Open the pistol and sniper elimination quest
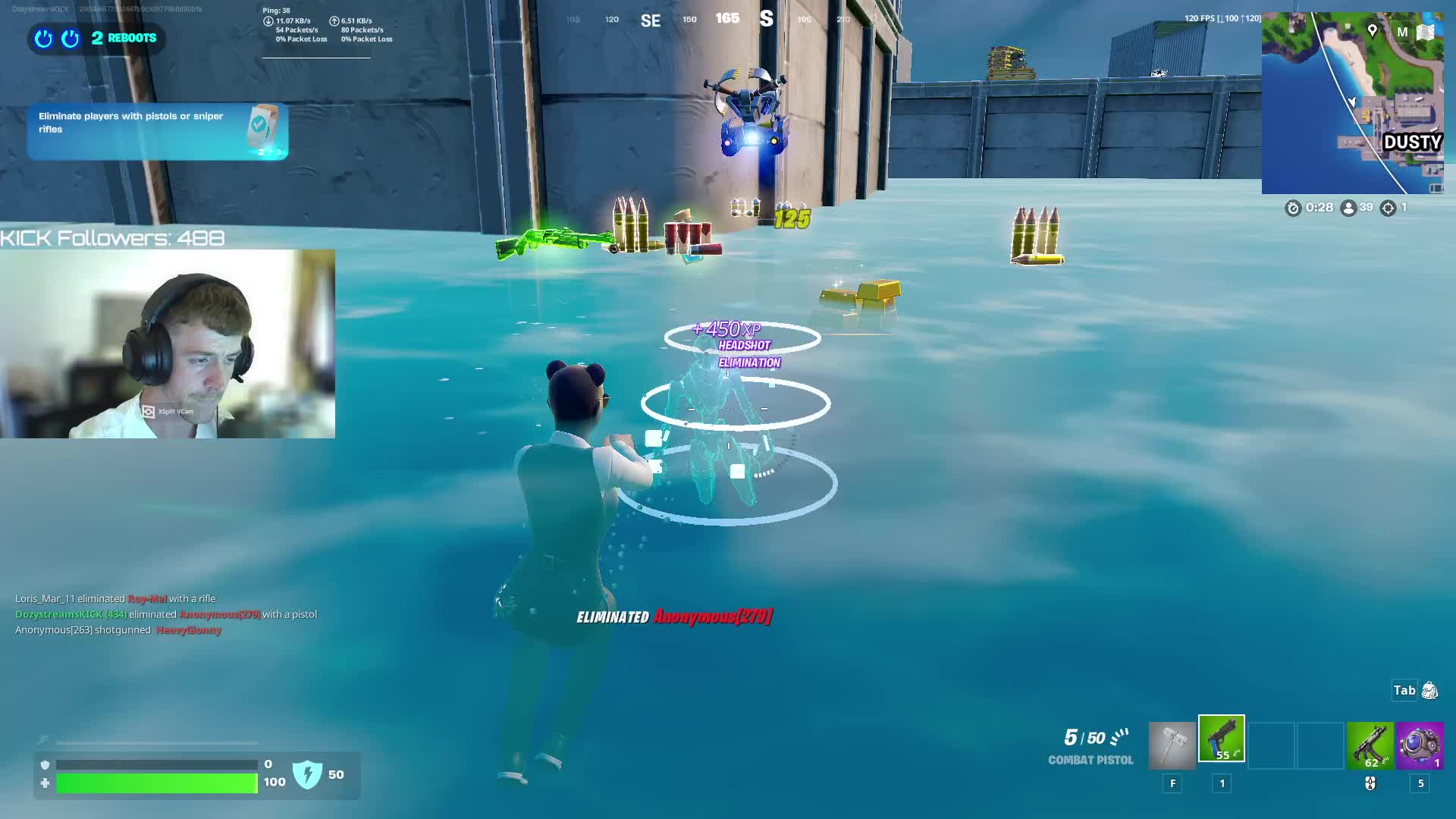The width and height of the screenshot is (1456, 819). point(157,130)
